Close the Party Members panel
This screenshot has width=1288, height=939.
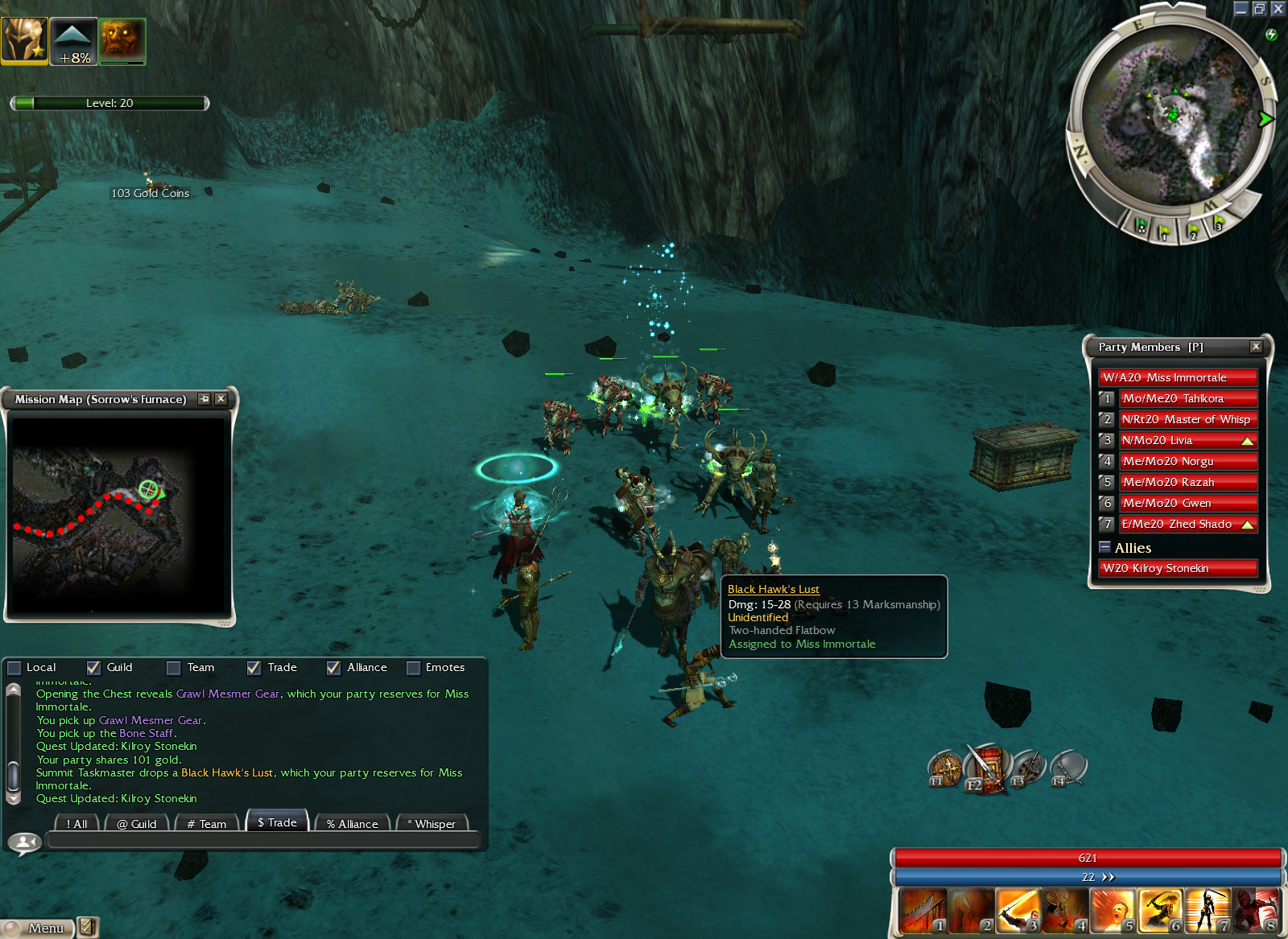click(x=1256, y=347)
